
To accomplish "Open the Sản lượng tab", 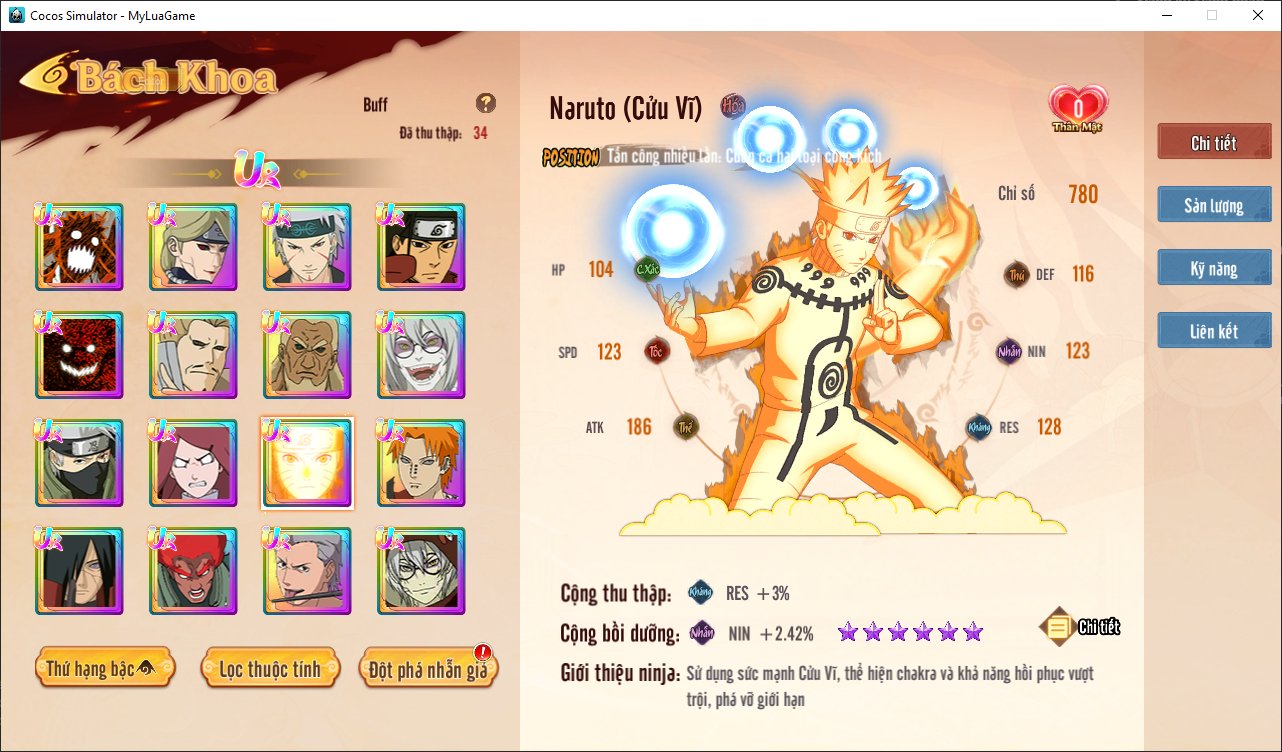I will (1214, 205).
